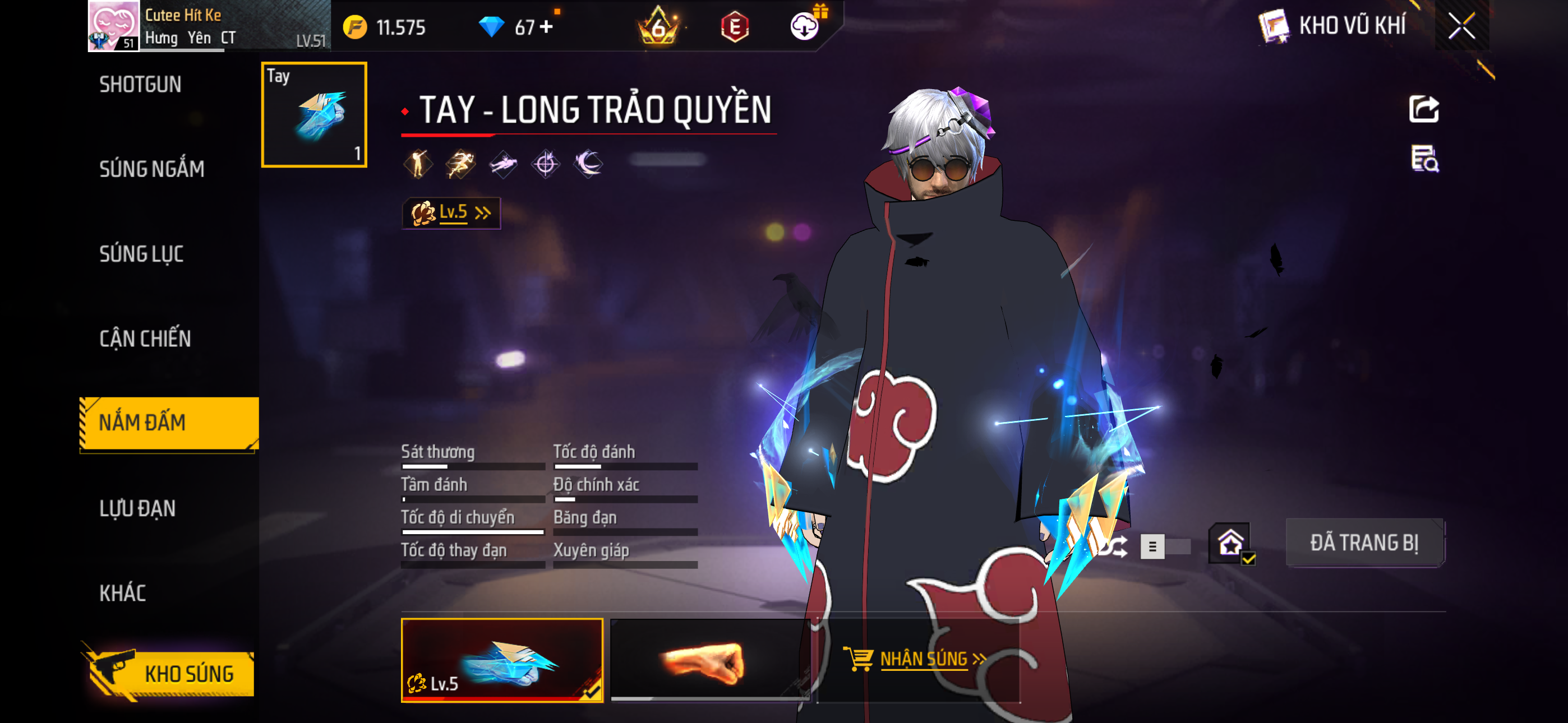Click the crosshair accuracy skill icon

pos(546,164)
